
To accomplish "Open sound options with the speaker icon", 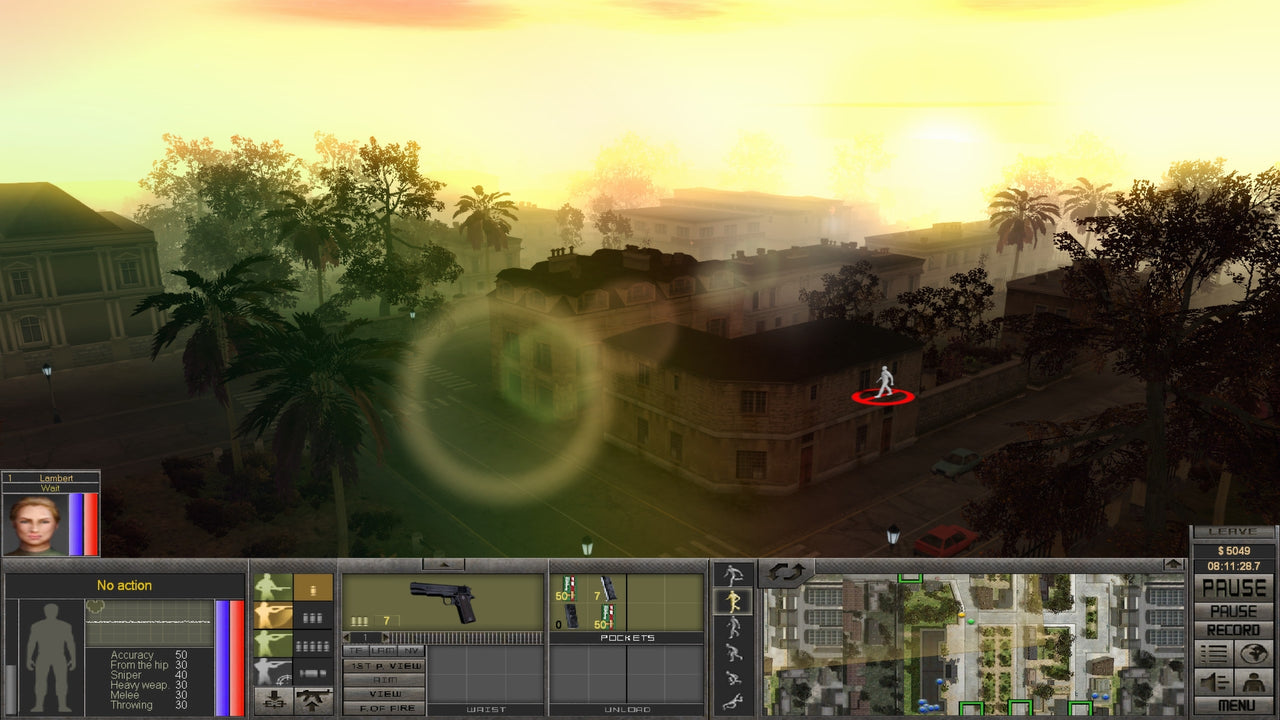I will [1212, 681].
